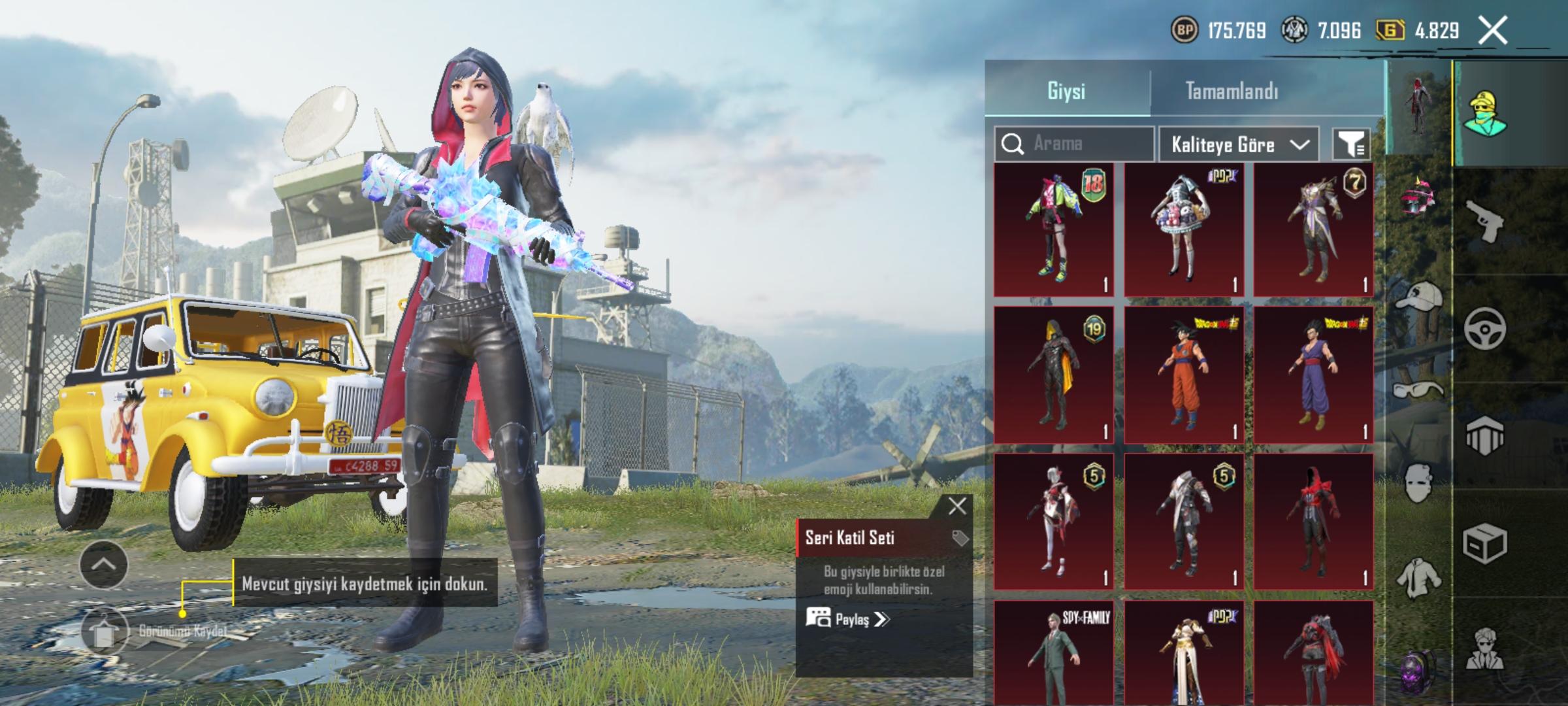Open the steering wheel vehicle category
The width and height of the screenshot is (1568, 706).
pyautogui.click(x=1484, y=329)
